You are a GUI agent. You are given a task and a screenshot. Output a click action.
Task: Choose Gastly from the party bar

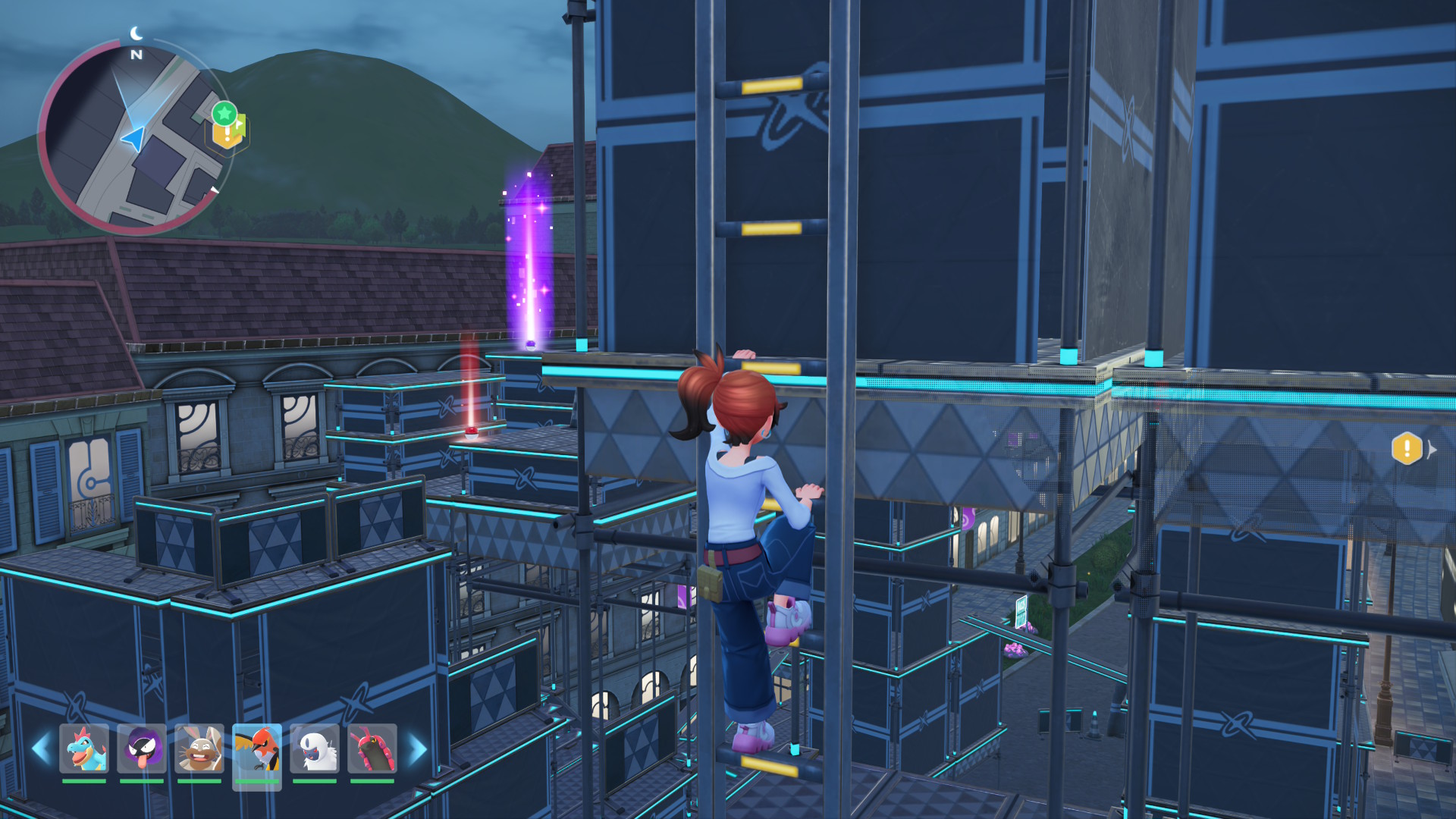pyautogui.click(x=142, y=749)
